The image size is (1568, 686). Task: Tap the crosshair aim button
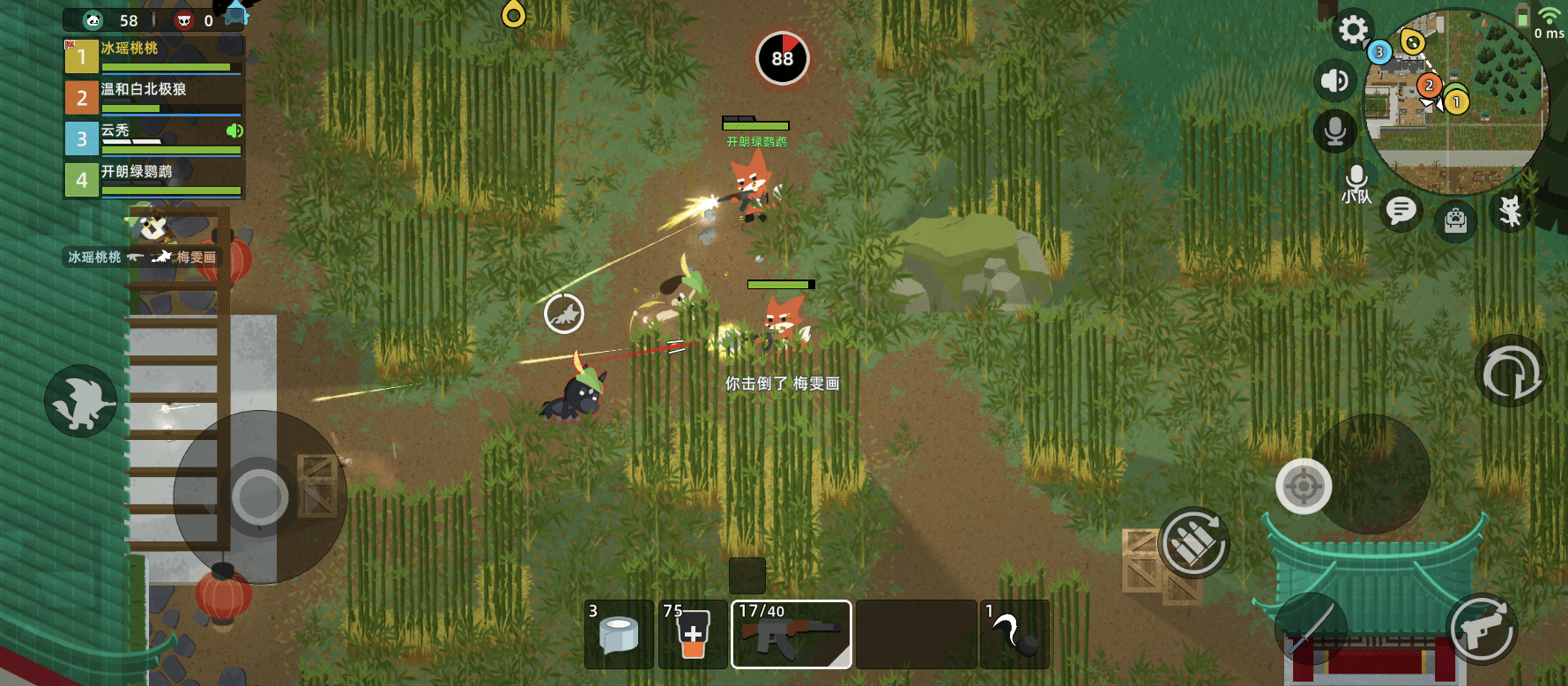click(1304, 486)
